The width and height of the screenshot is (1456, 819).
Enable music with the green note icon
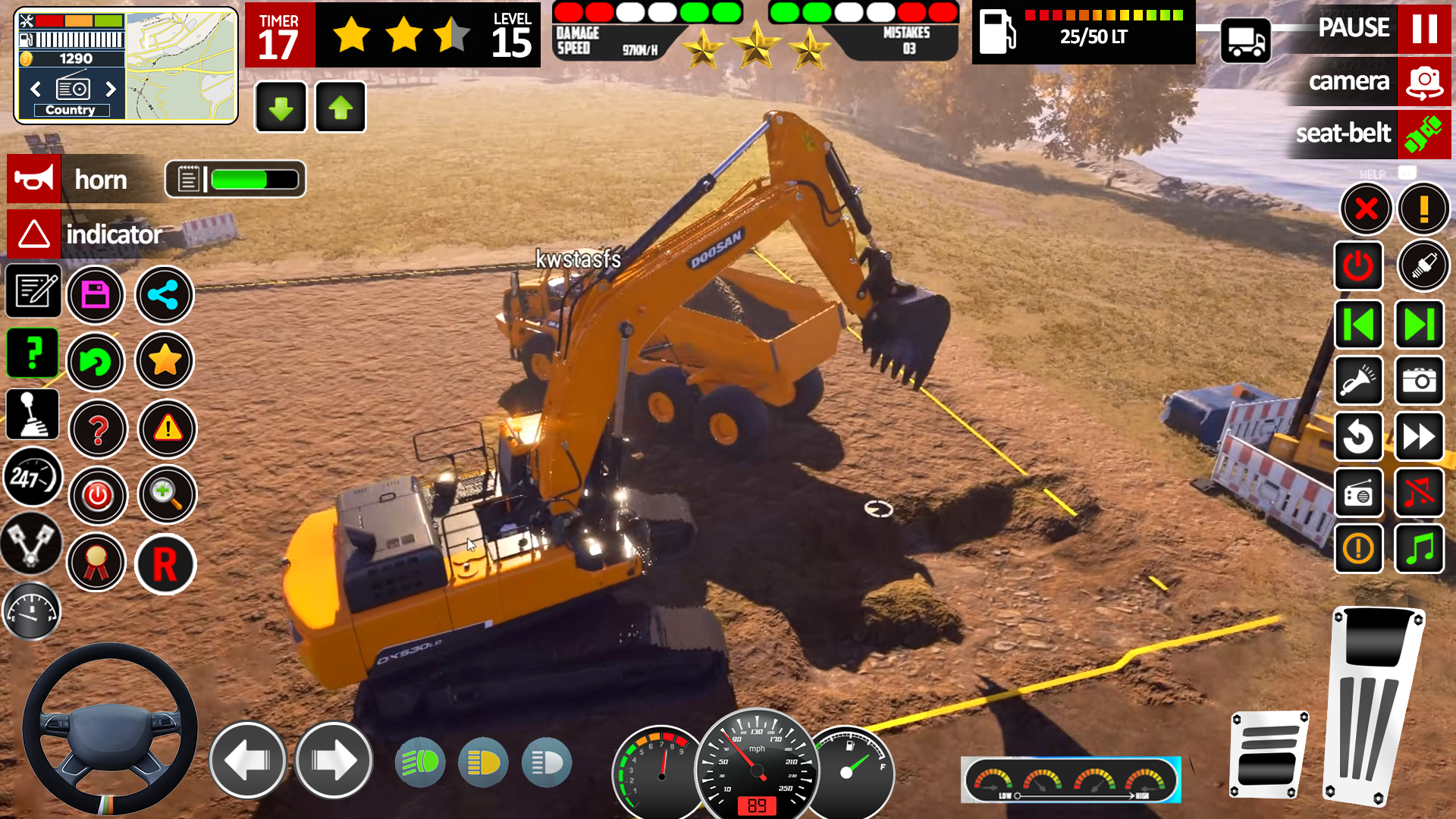(1420, 548)
